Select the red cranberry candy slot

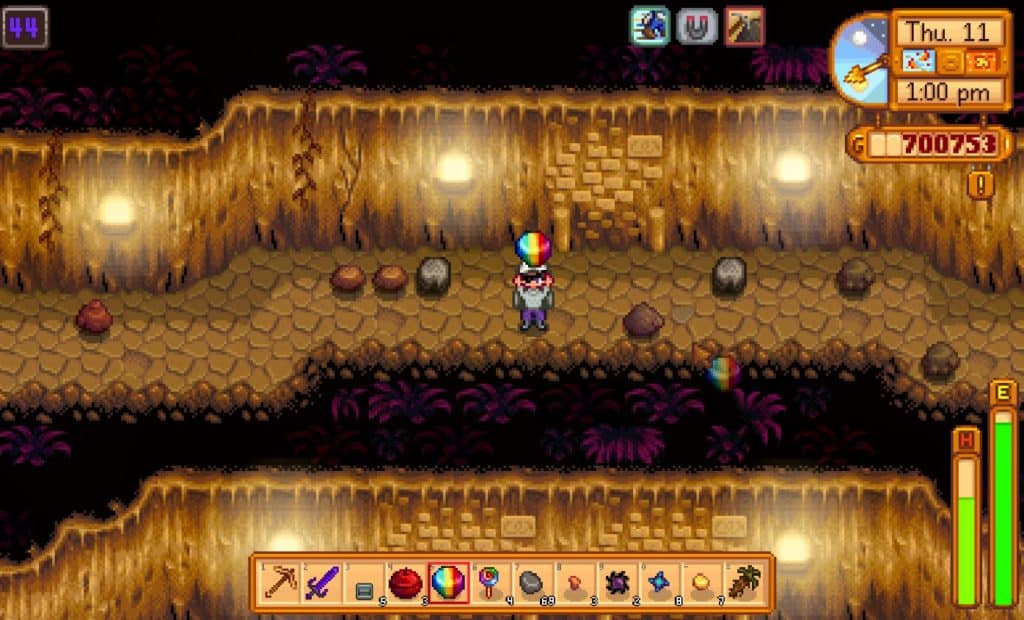(x=405, y=581)
